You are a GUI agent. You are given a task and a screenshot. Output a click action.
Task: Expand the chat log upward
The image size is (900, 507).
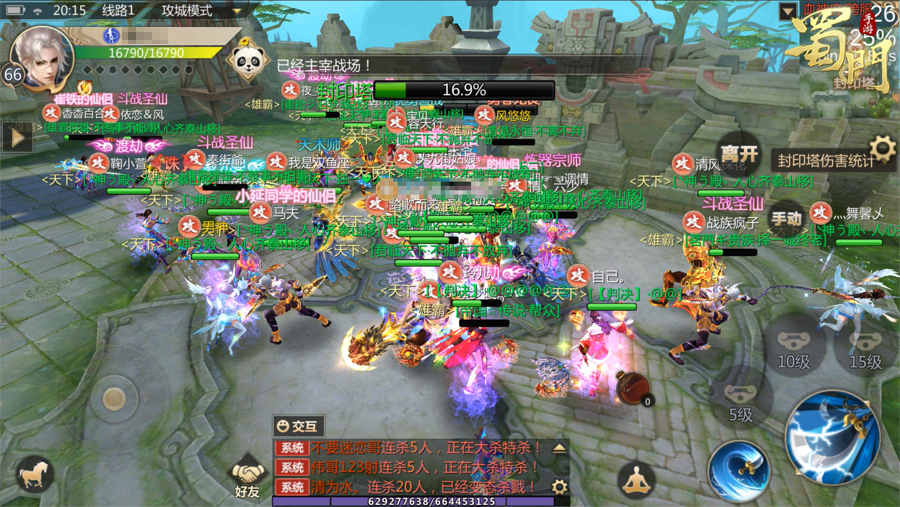click(559, 448)
